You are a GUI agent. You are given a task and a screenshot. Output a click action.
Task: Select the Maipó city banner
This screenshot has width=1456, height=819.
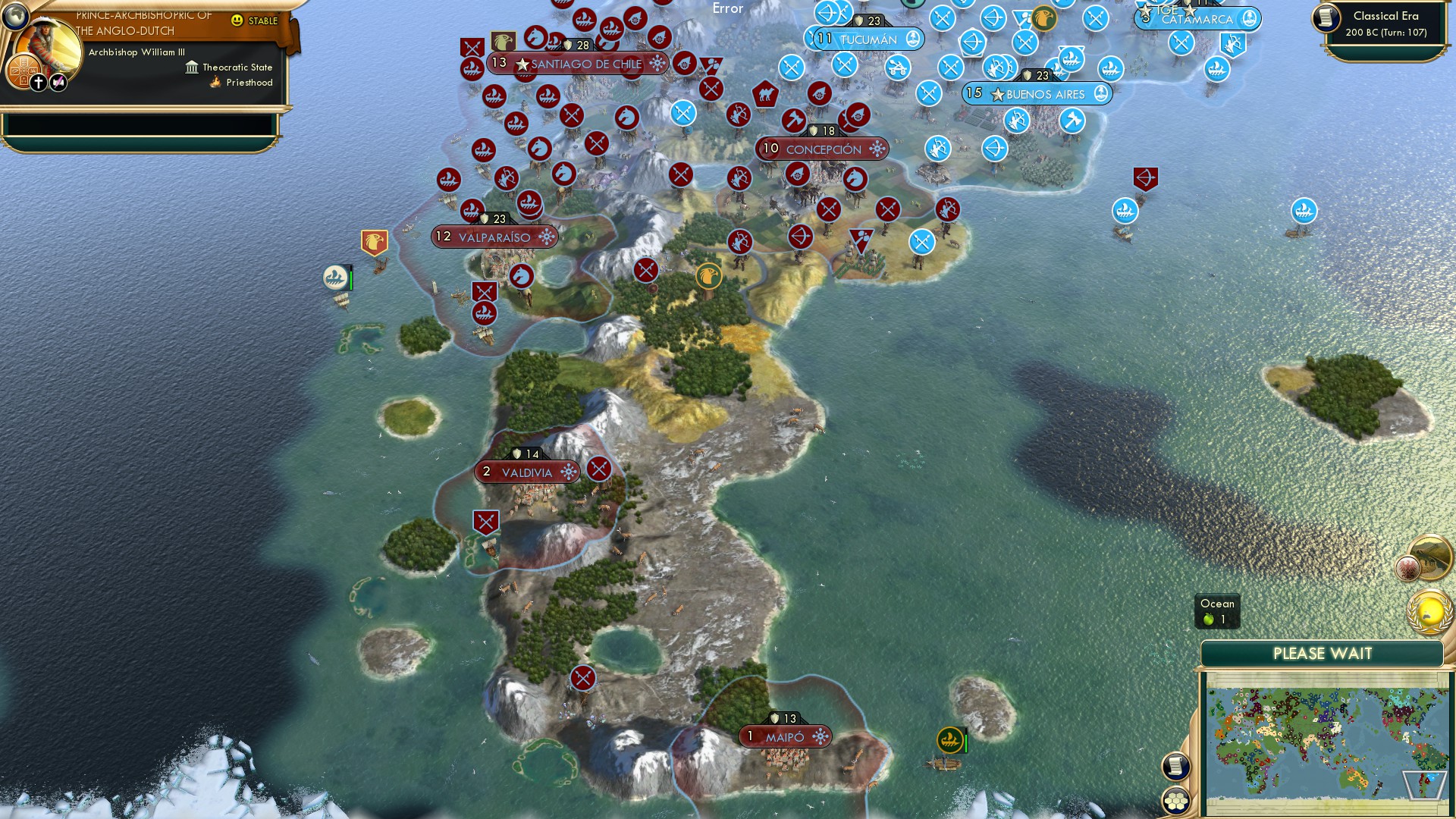[x=785, y=735]
